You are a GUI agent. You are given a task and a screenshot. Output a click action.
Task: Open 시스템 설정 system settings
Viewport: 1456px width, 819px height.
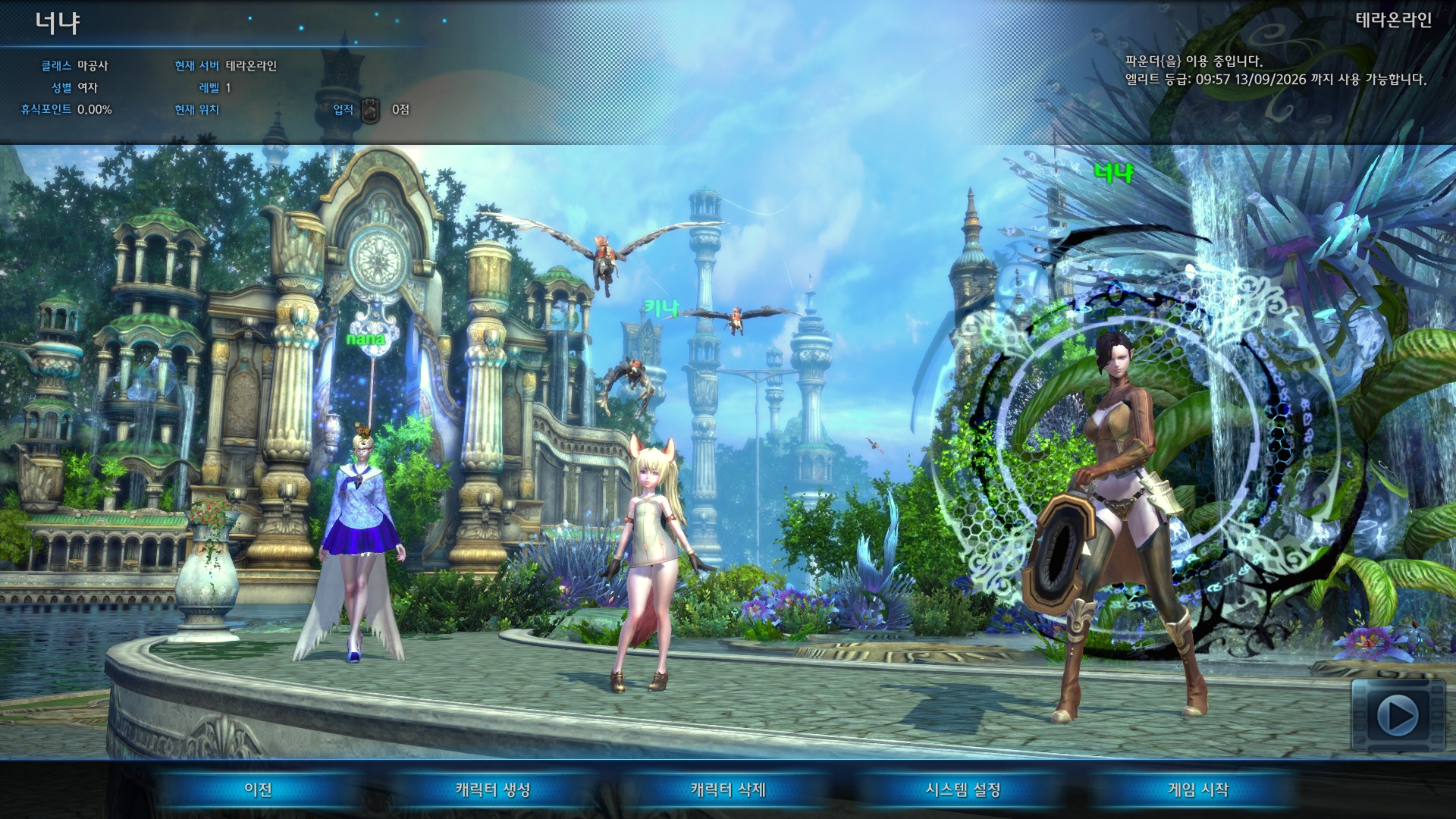pos(965,790)
